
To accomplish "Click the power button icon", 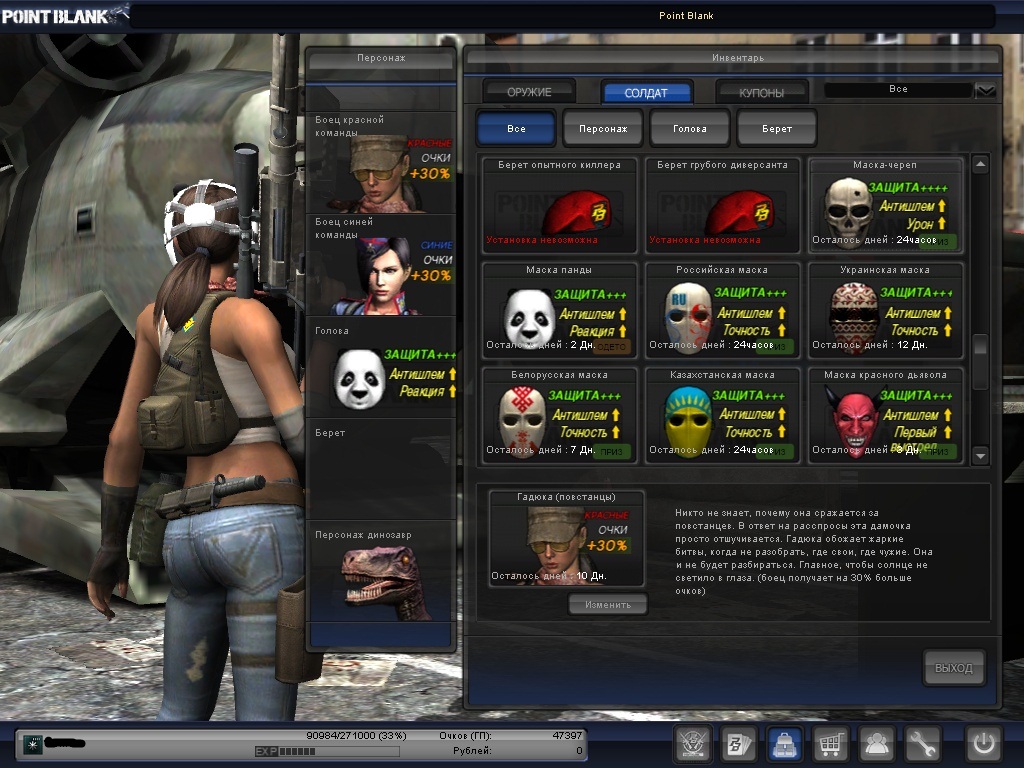I will point(983,743).
